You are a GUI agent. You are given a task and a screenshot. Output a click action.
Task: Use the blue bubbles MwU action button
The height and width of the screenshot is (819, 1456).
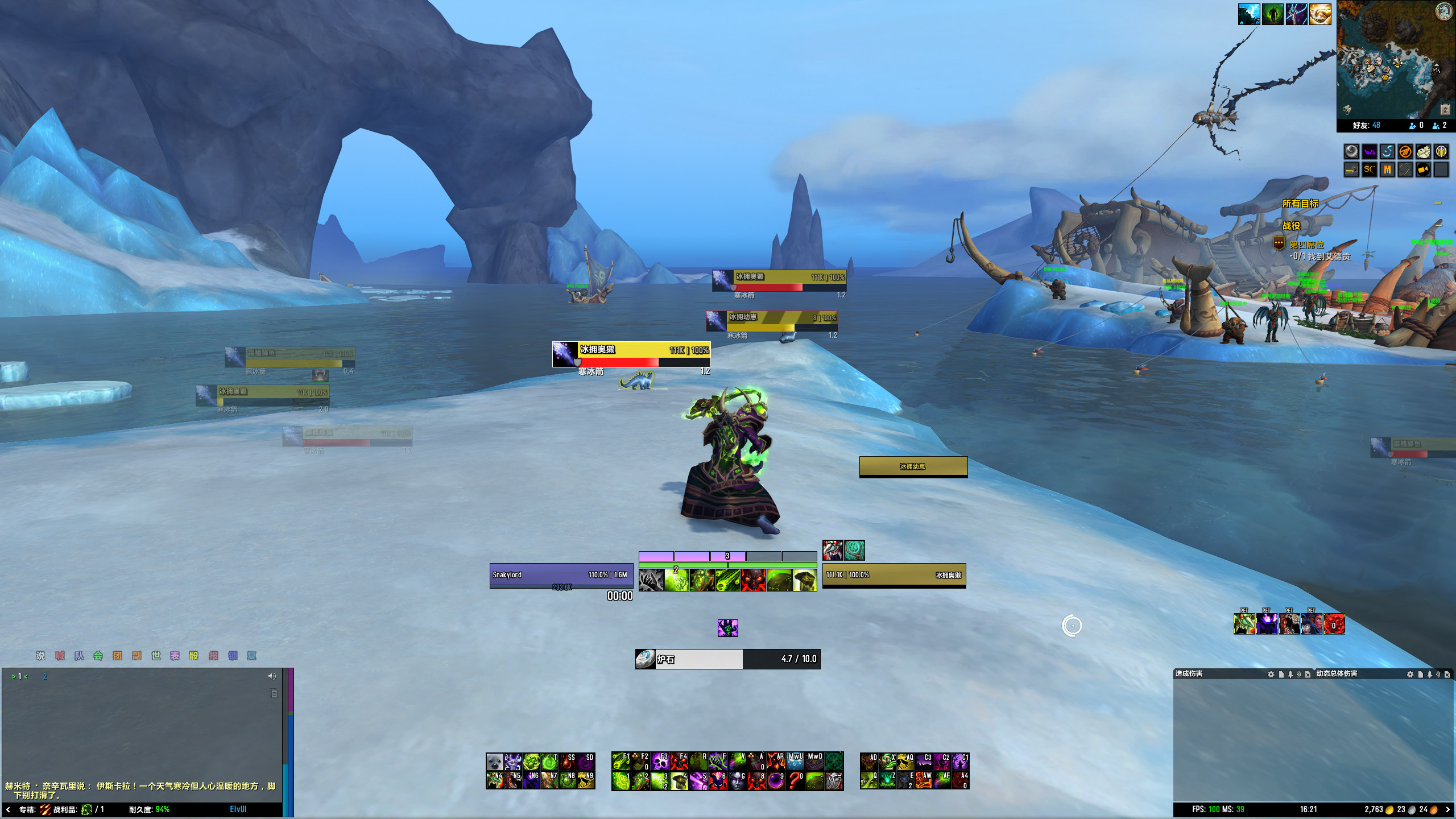(796, 761)
